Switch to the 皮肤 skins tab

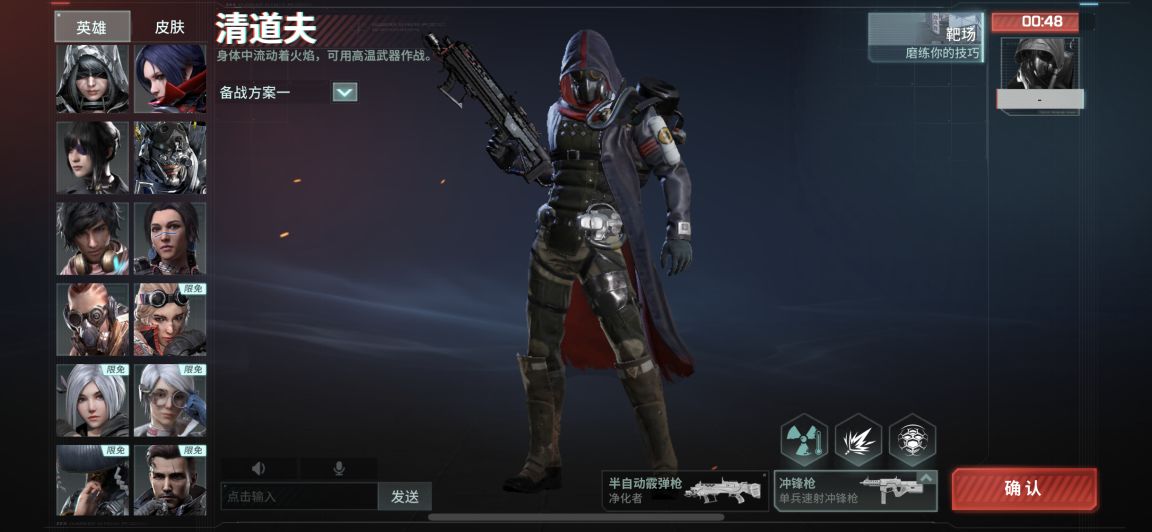pyautogui.click(x=170, y=27)
